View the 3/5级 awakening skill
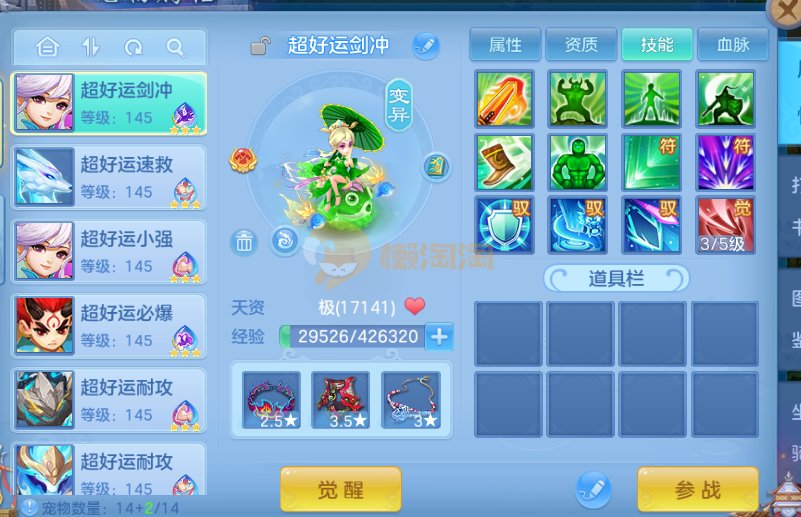 725,224
